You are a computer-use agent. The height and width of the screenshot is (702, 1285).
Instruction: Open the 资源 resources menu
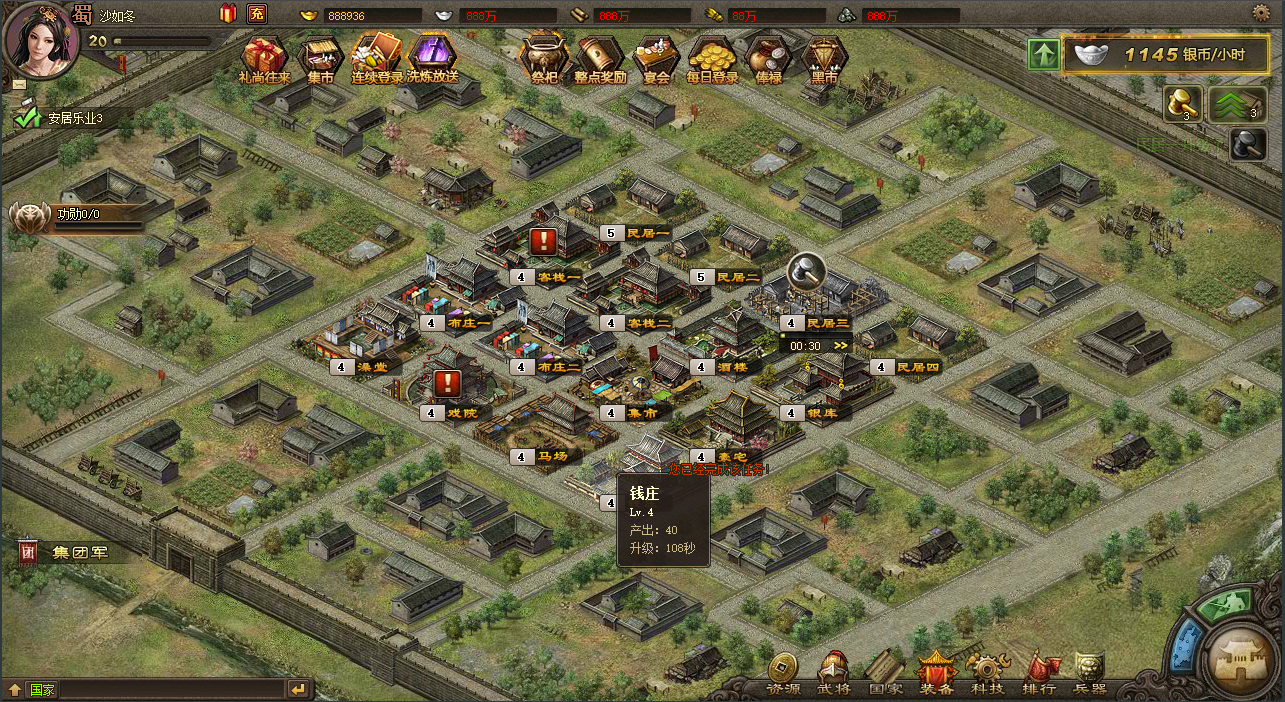783,673
